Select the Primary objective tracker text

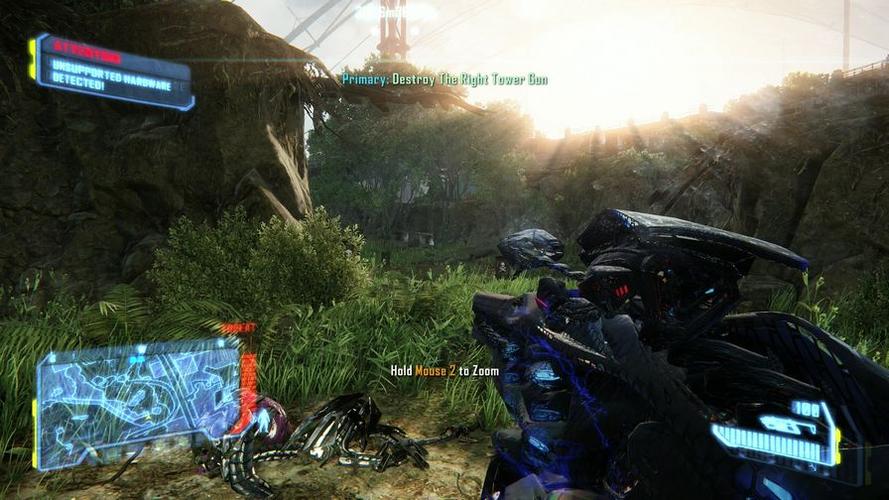pyautogui.click(x=445, y=79)
